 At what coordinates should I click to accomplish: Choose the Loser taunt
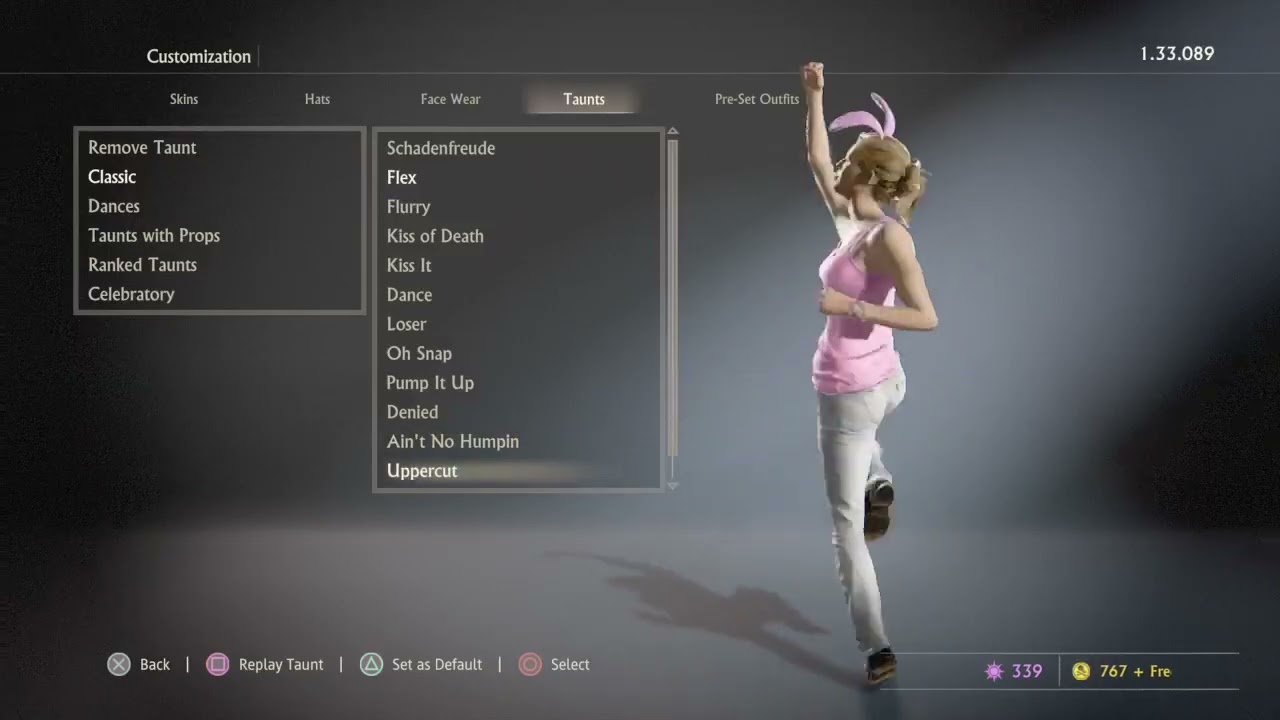[406, 324]
